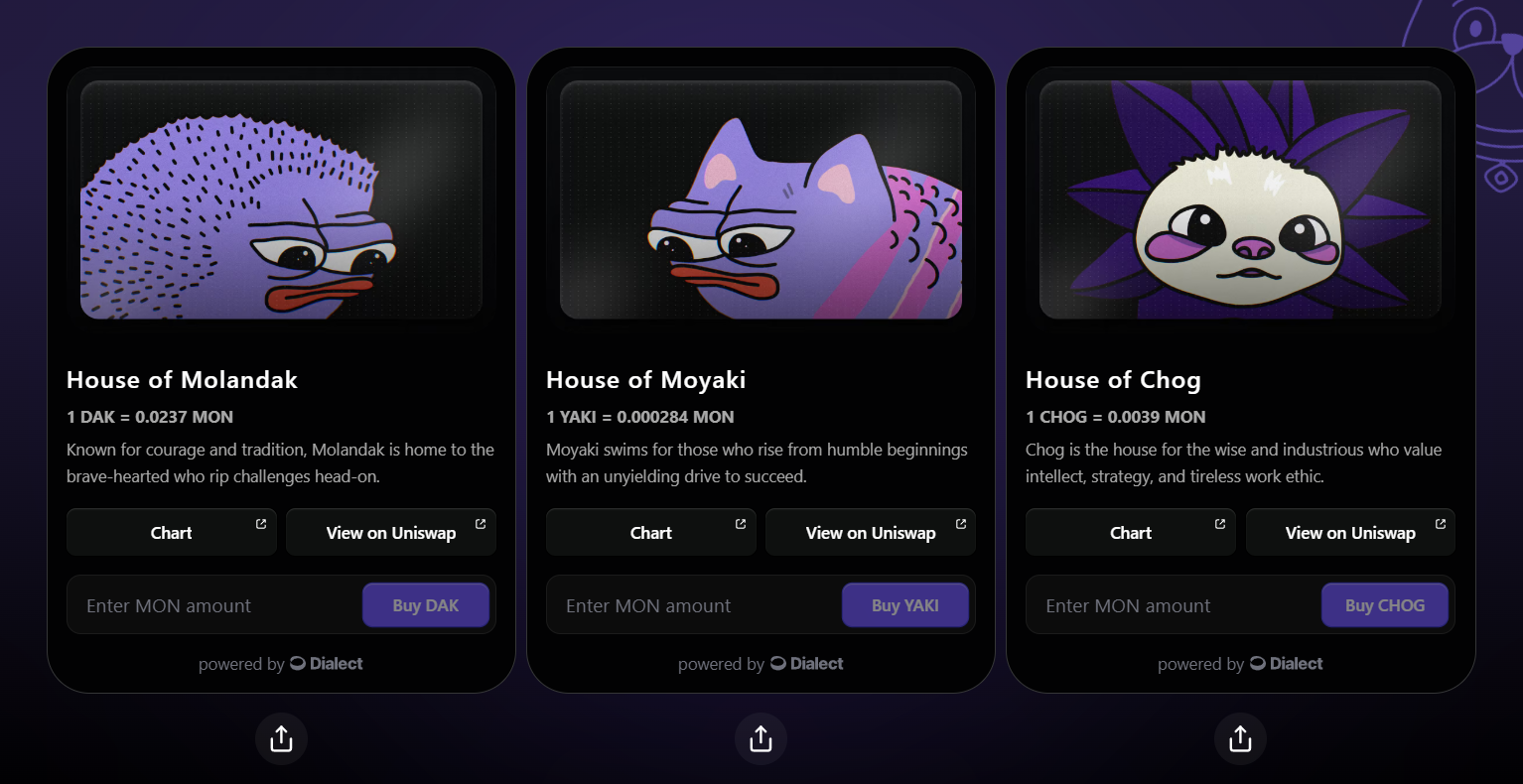View House of Molandak on Uniswap

(x=391, y=533)
